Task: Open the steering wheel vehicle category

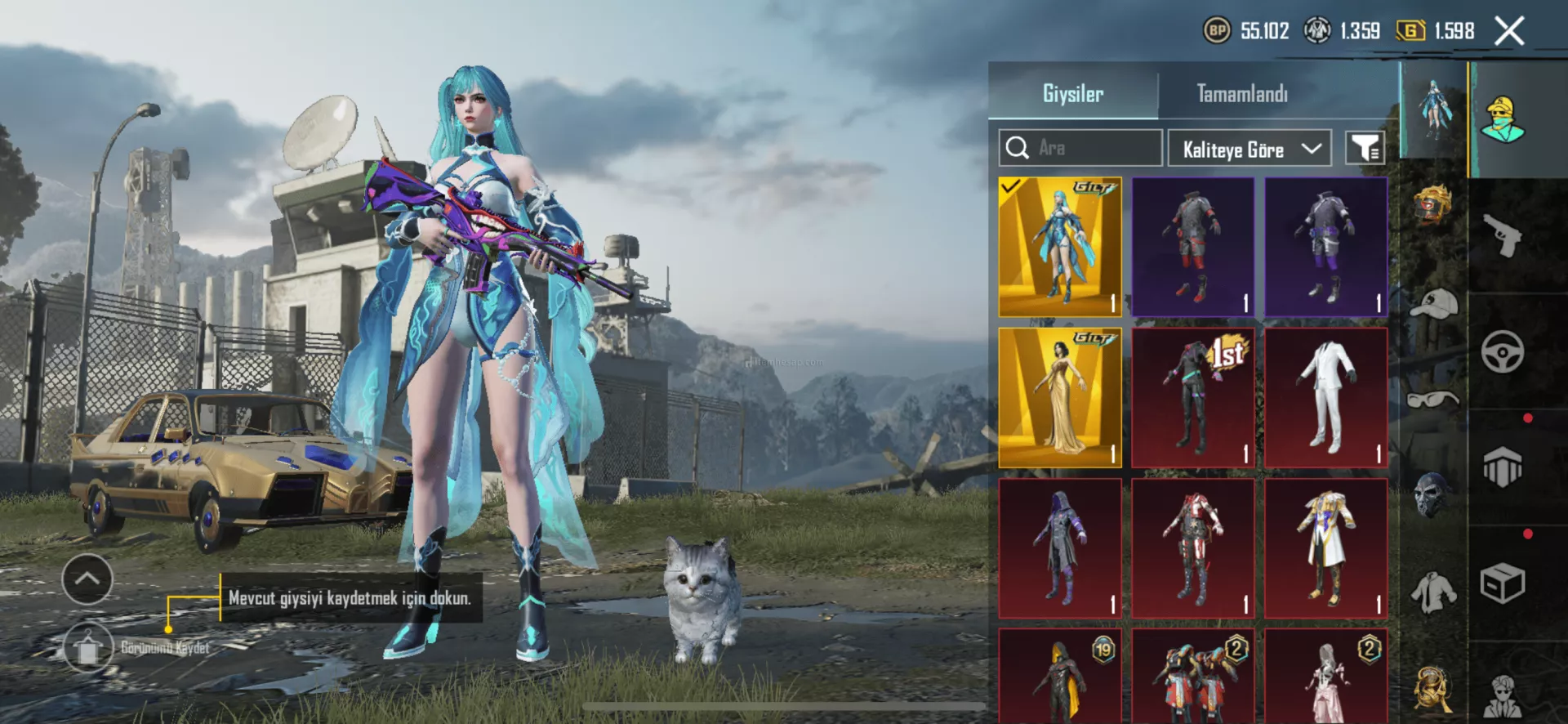Action: (x=1503, y=352)
